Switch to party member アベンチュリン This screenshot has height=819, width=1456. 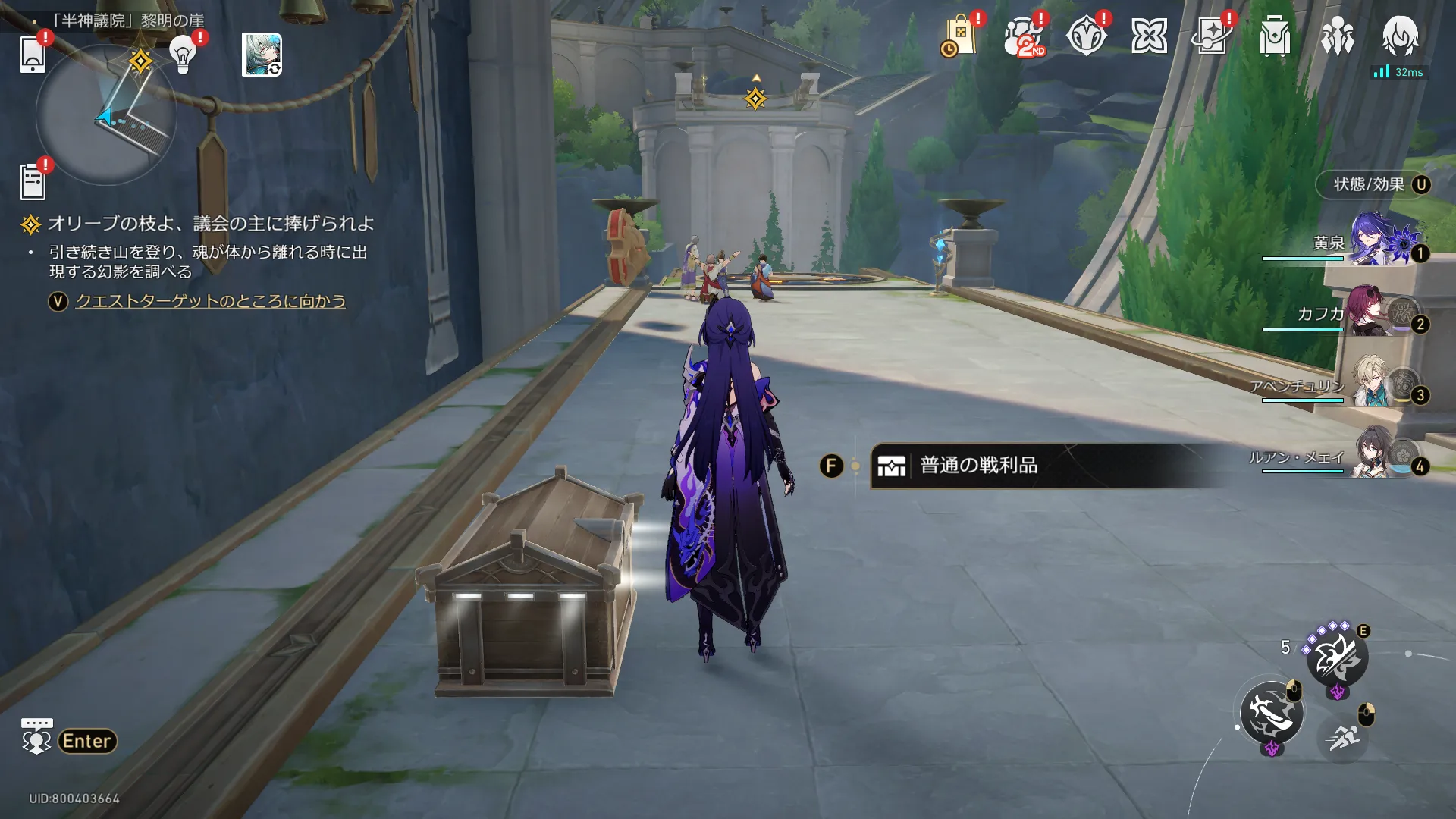(1376, 384)
